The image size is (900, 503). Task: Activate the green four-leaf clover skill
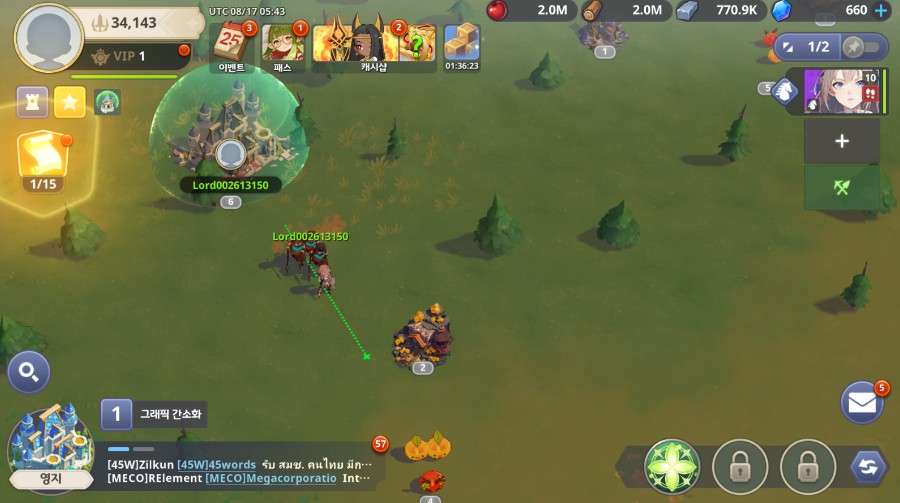[x=672, y=466]
